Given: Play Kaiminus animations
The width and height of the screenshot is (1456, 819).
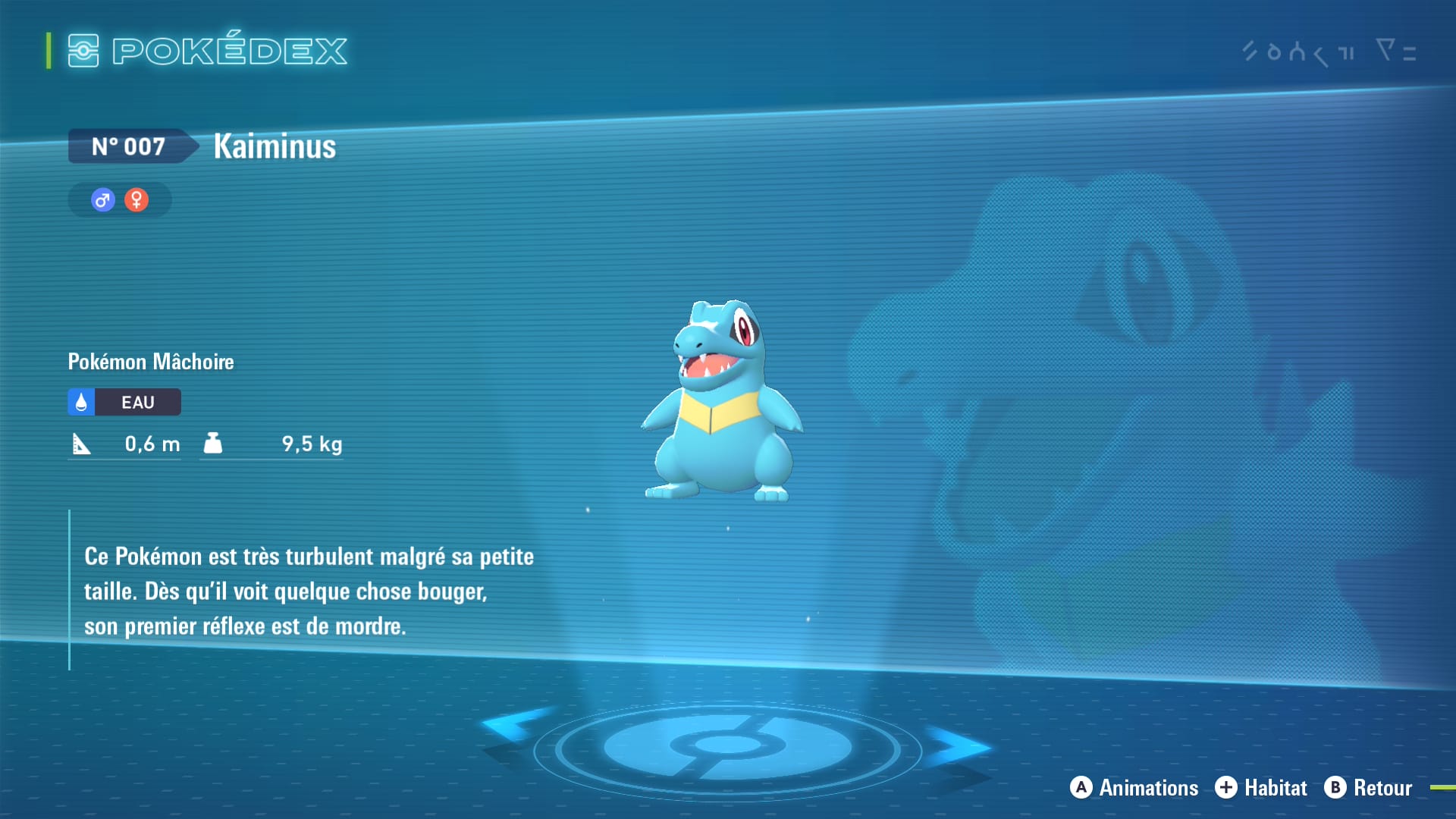Looking at the screenshot, I should pos(1134,788).
